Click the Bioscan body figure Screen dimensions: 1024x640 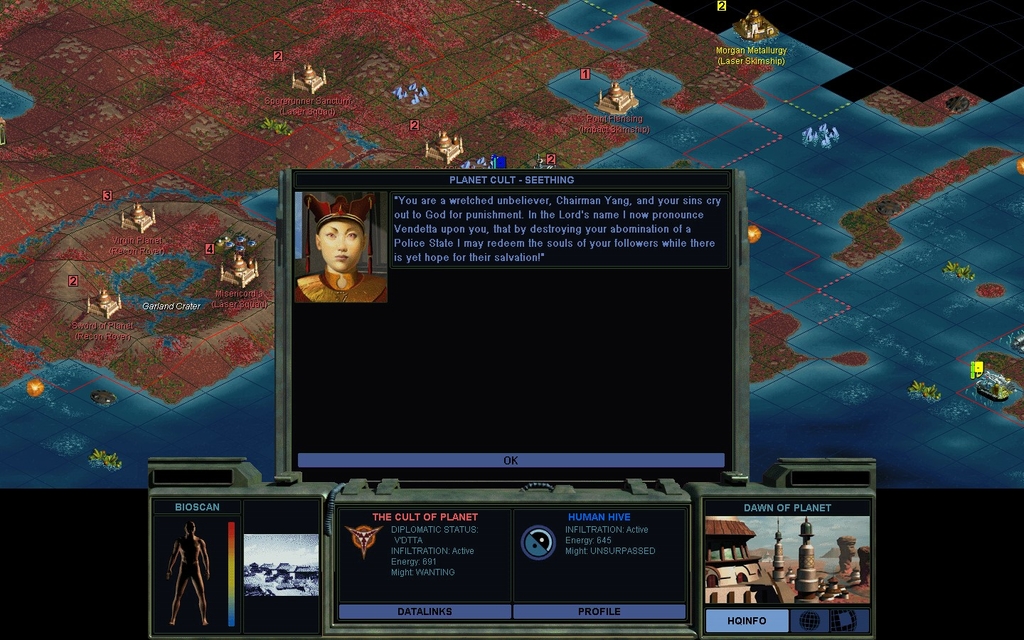coord(188,572)
